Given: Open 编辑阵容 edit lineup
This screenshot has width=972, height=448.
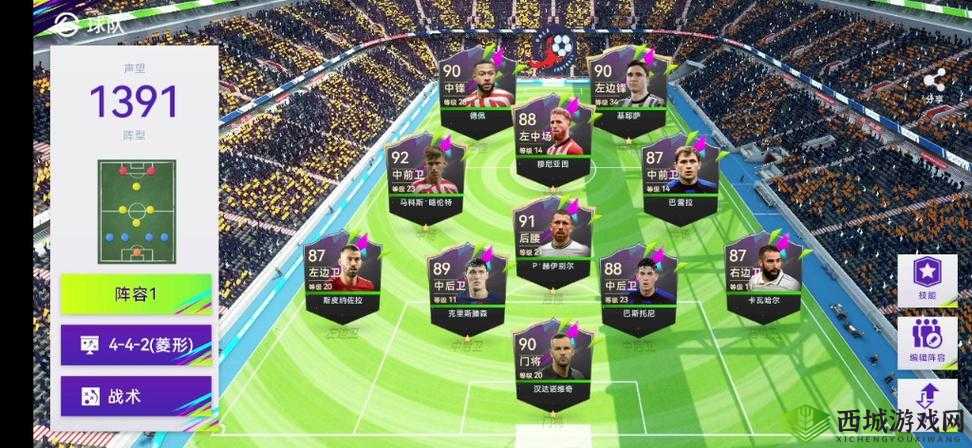Looking at the screenshot, I should (x=926, y=342).
